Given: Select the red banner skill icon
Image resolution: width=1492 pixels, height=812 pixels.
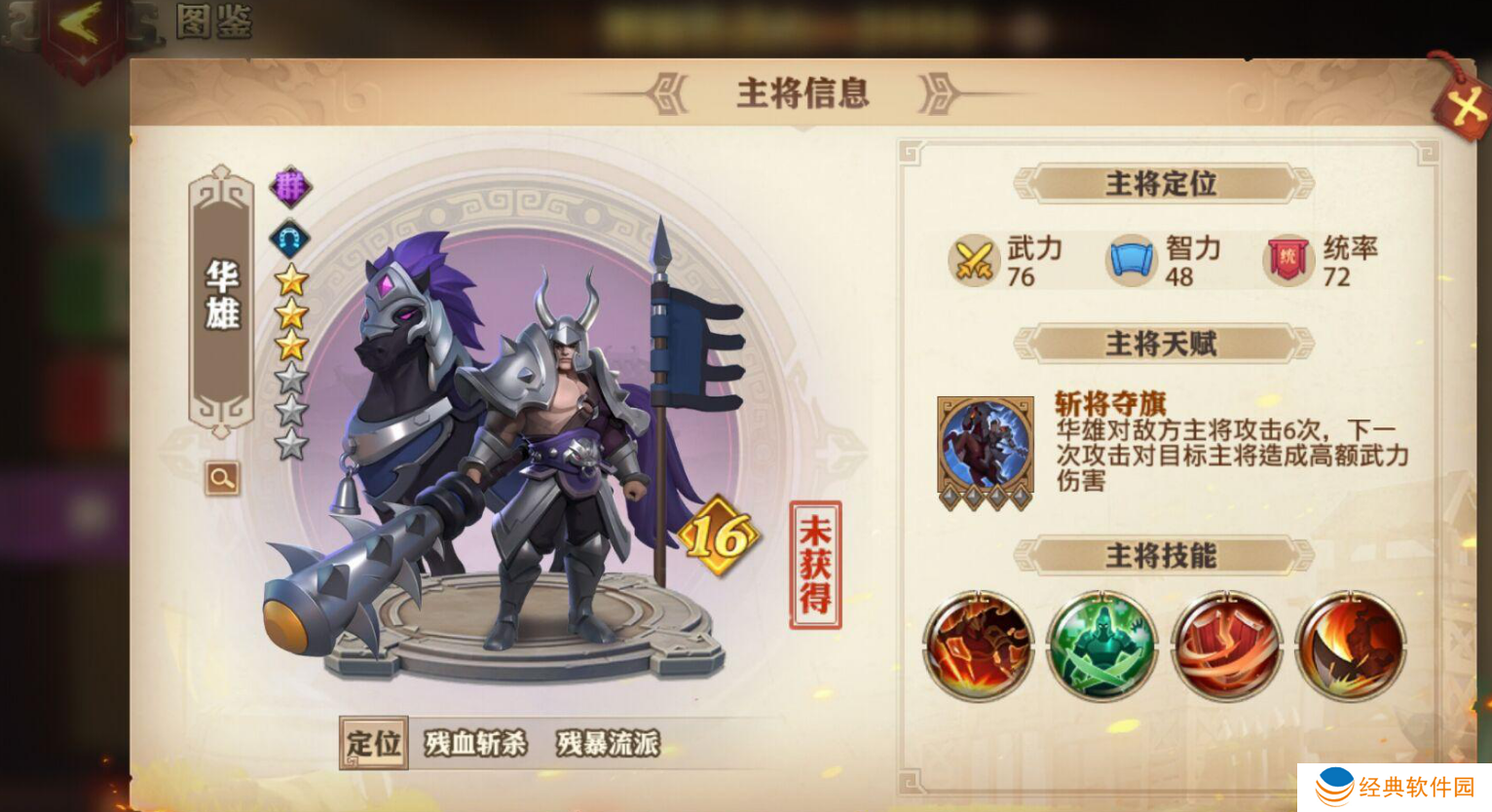Looking at the screenshot, I should [1227, 645].
